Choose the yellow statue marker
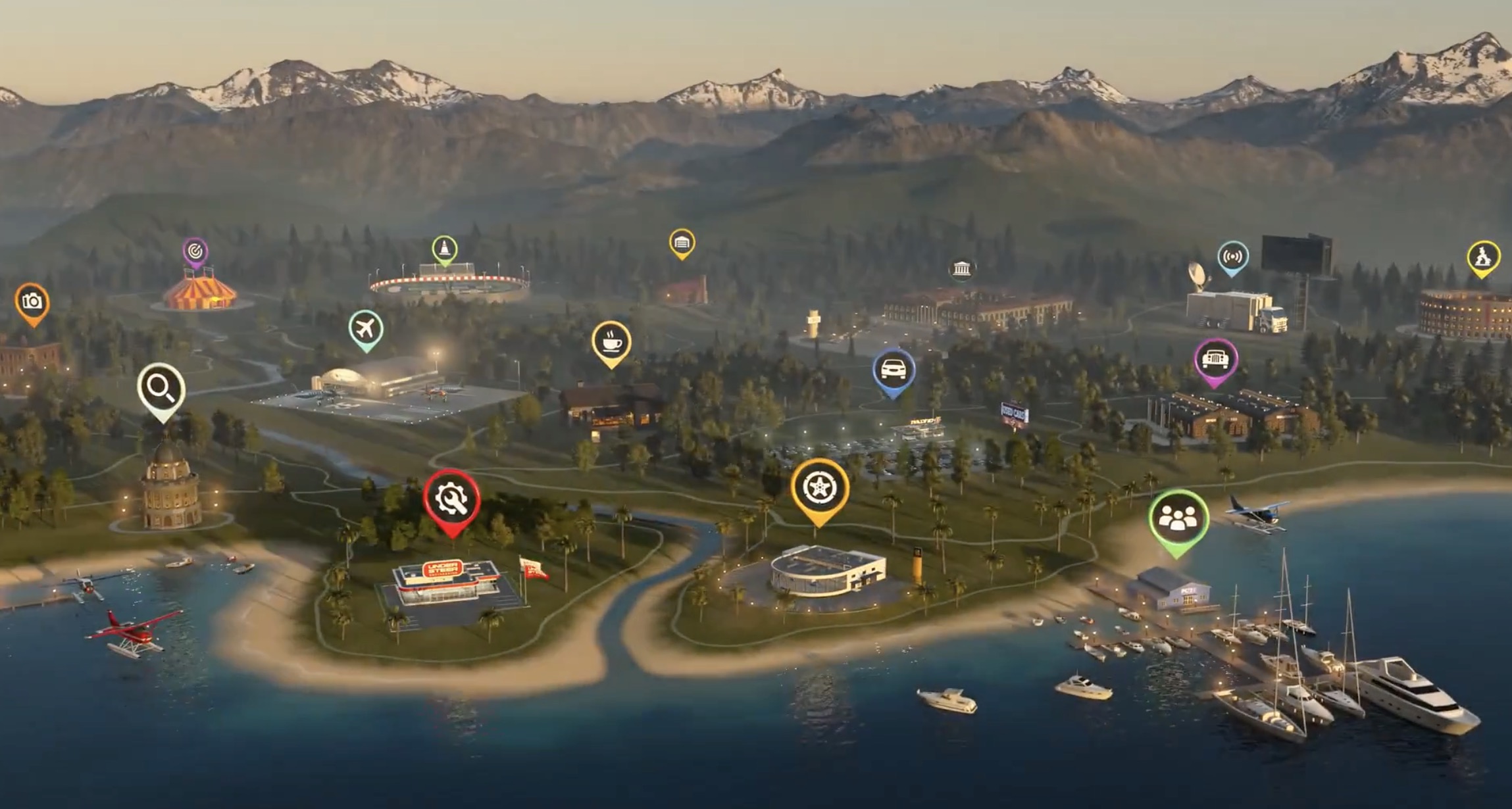Viewport: 1512px width, 809px height. pos(1483,257)
